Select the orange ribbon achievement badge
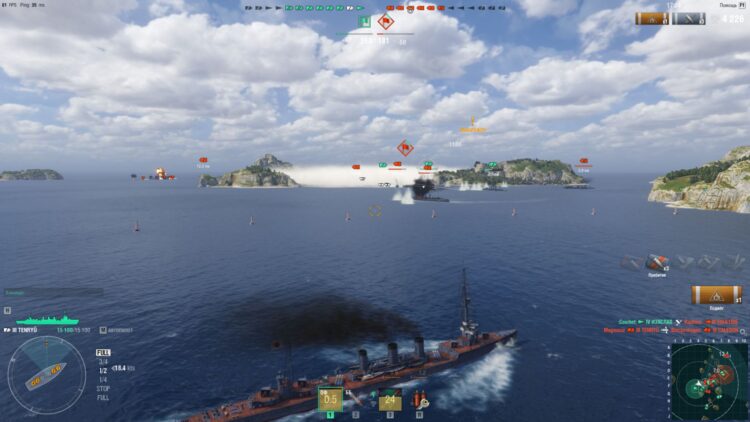The image size is (750, 422). (x=717, y=295)
